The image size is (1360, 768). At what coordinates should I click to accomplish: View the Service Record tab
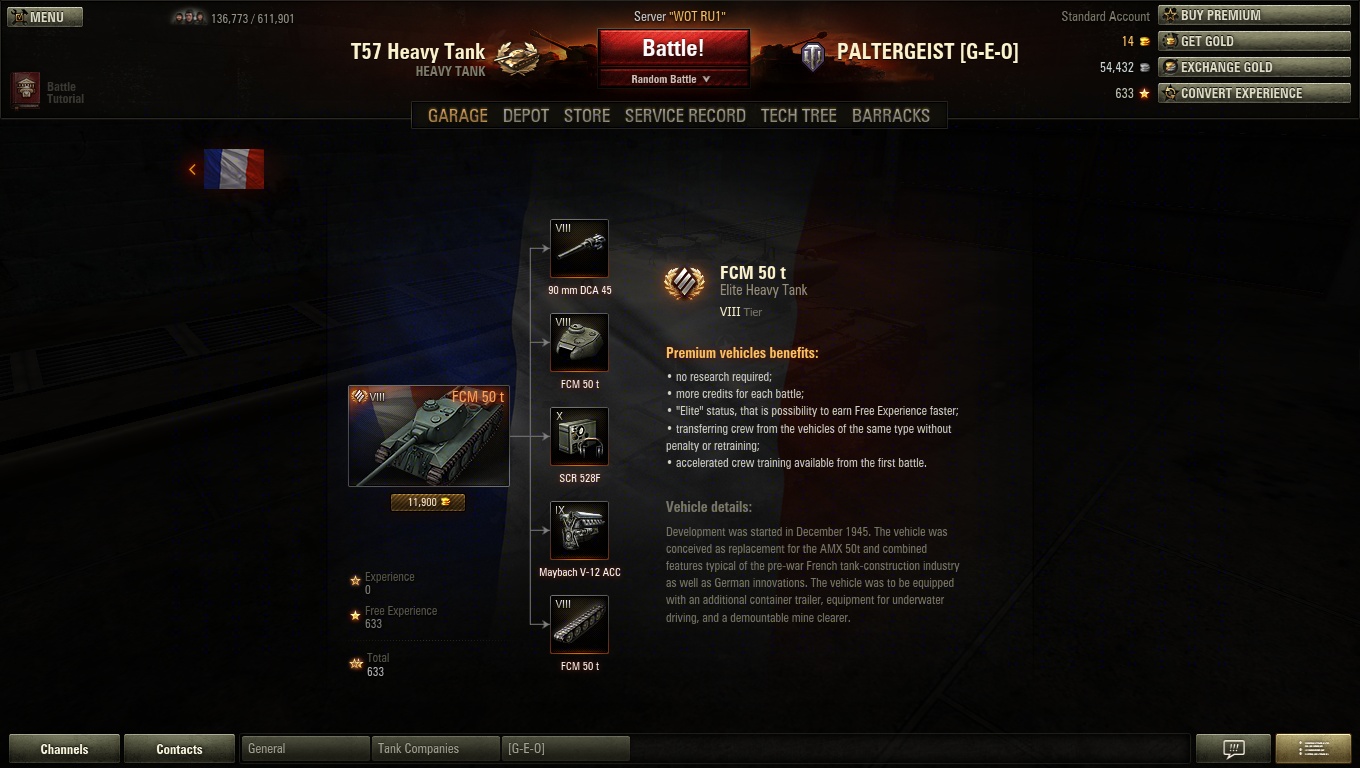pyautogui.click(x=685, y=115)
